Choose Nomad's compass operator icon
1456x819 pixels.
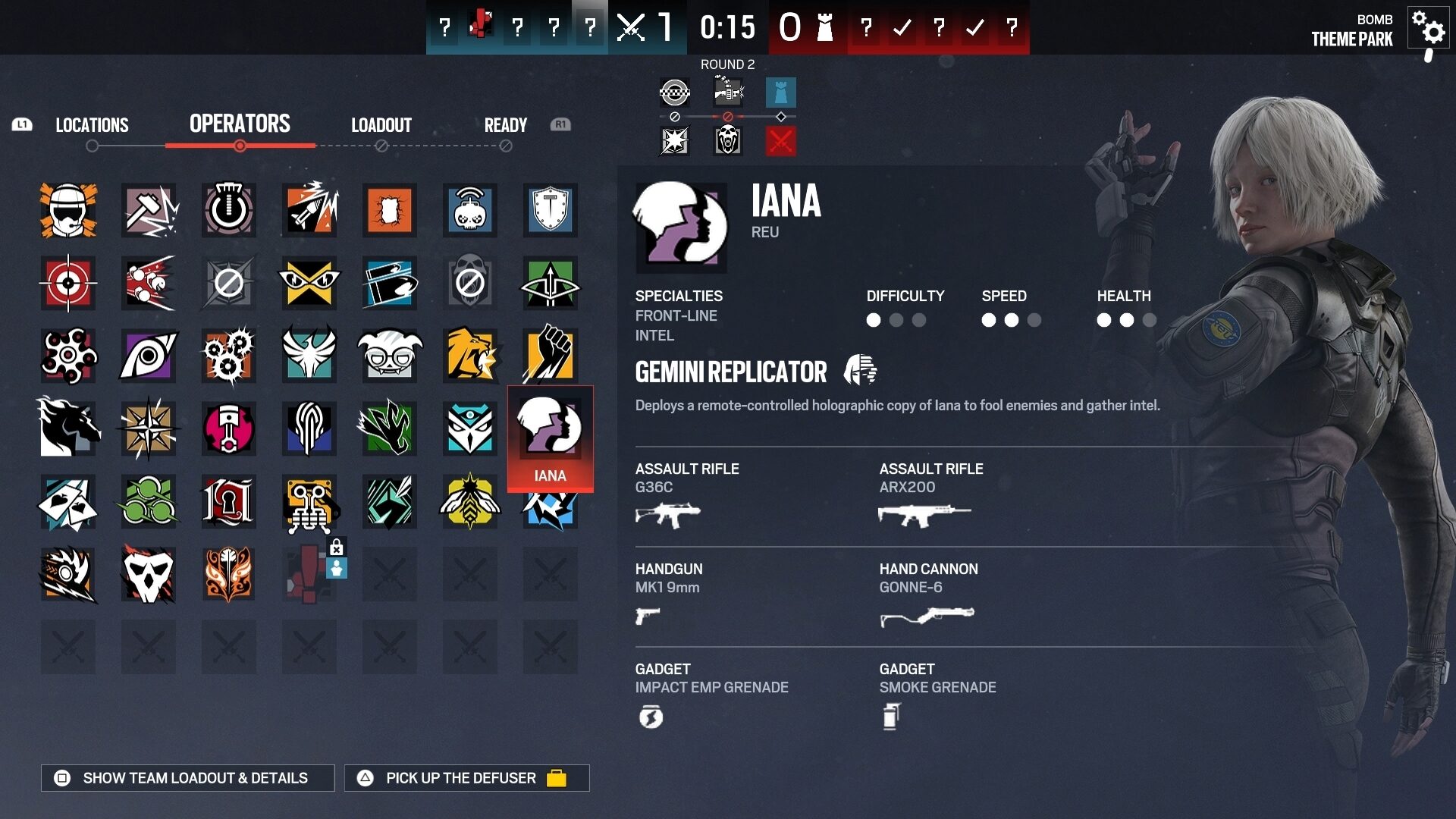pos(149,428)
